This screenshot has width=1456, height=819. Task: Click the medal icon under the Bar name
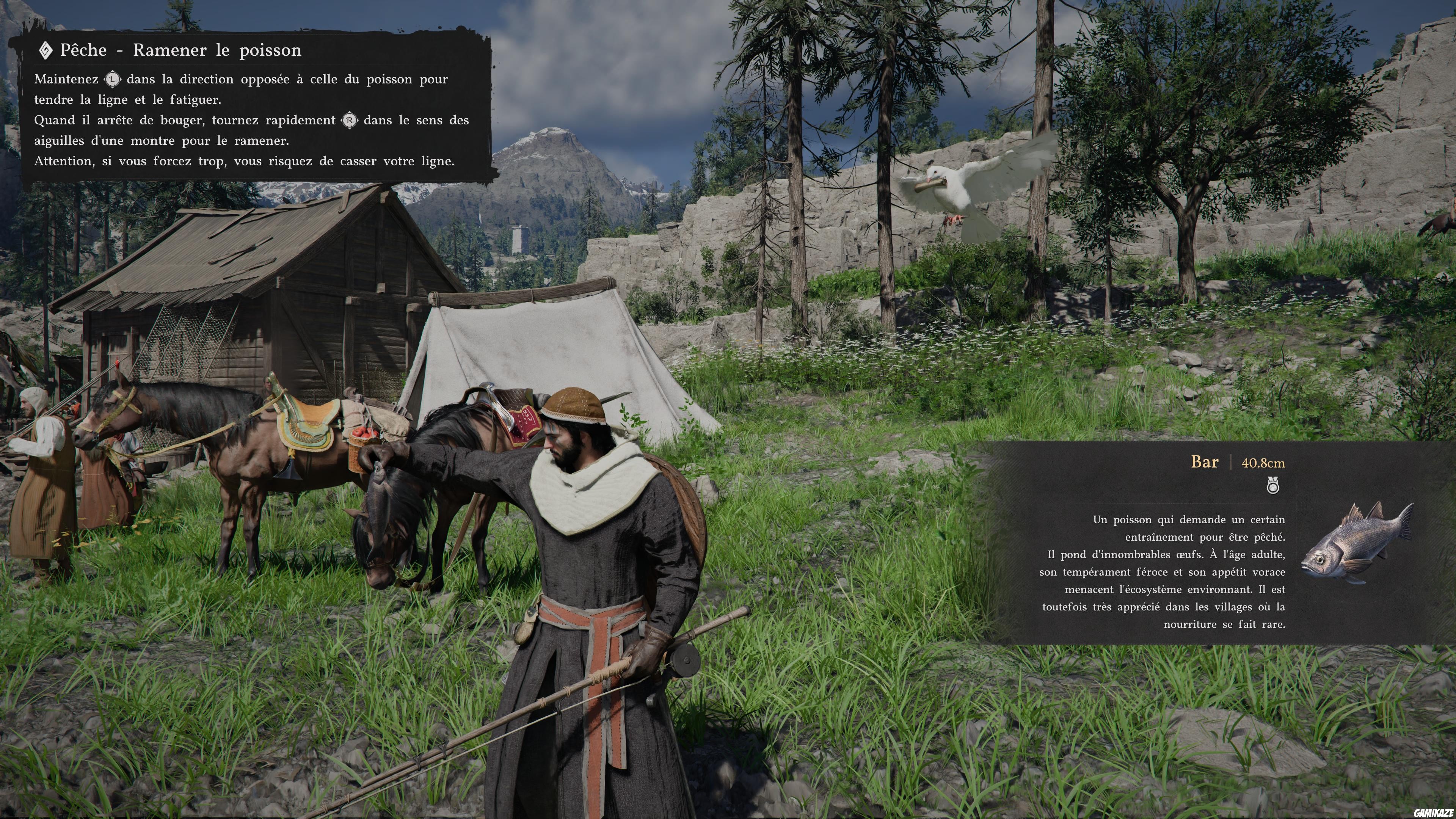tap(1272, 486)
